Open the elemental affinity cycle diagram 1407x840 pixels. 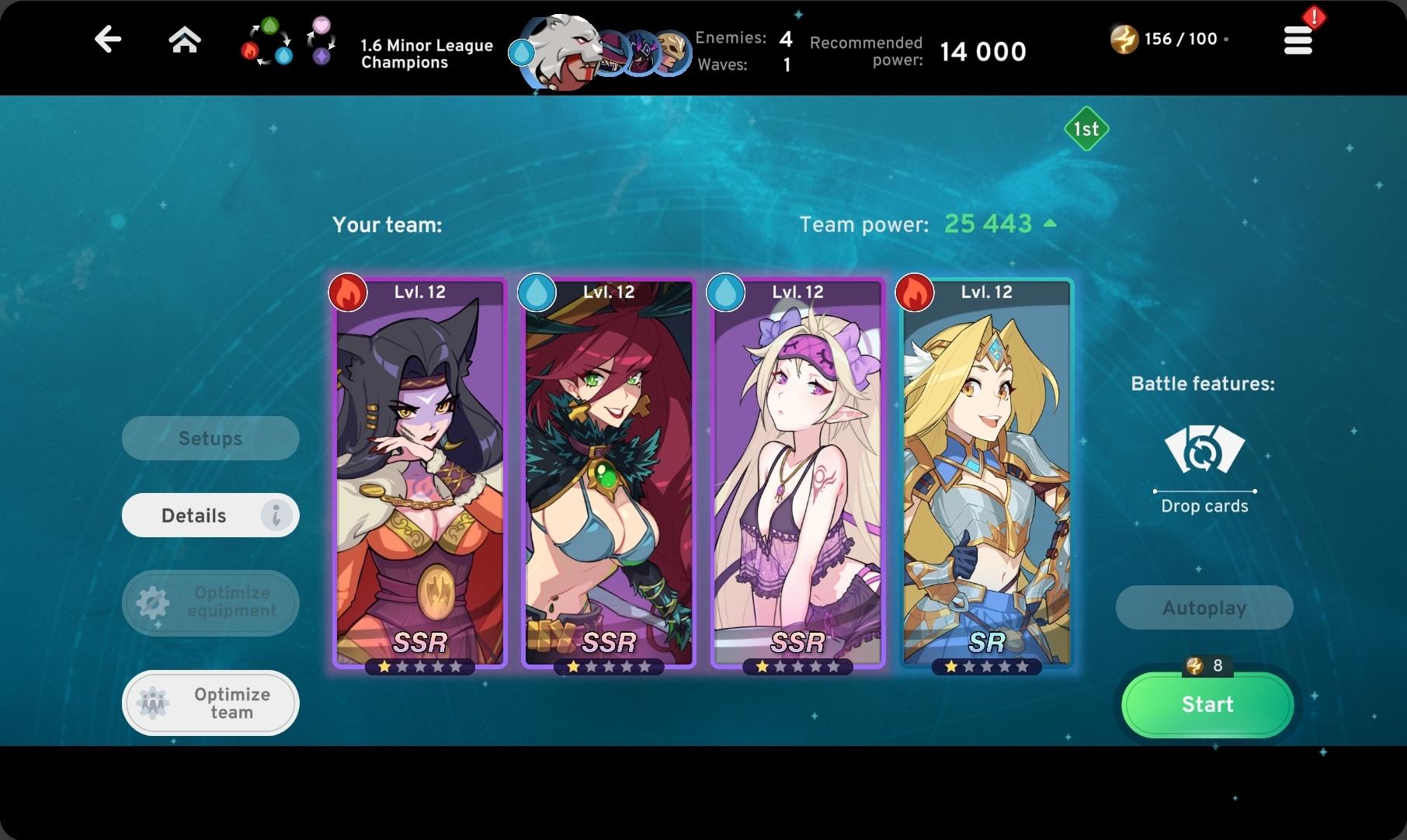(x=268, y=43)
